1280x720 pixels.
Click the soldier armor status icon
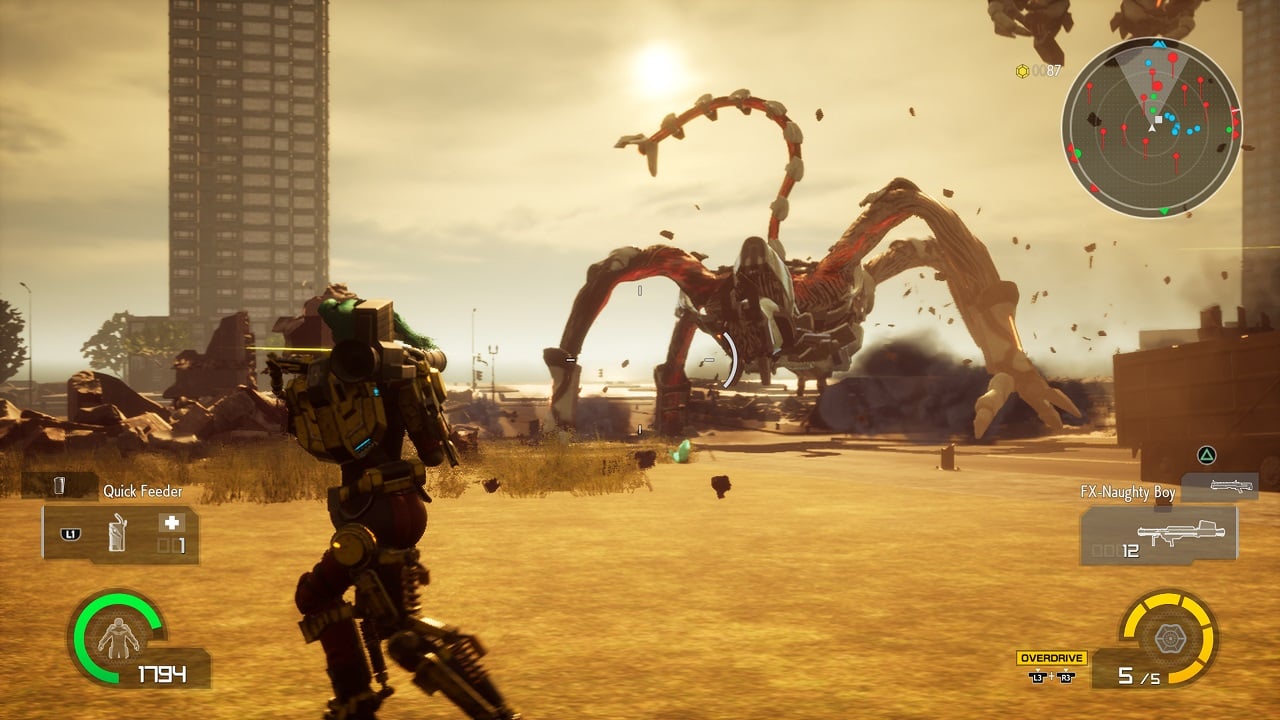[x=119, y=637]
